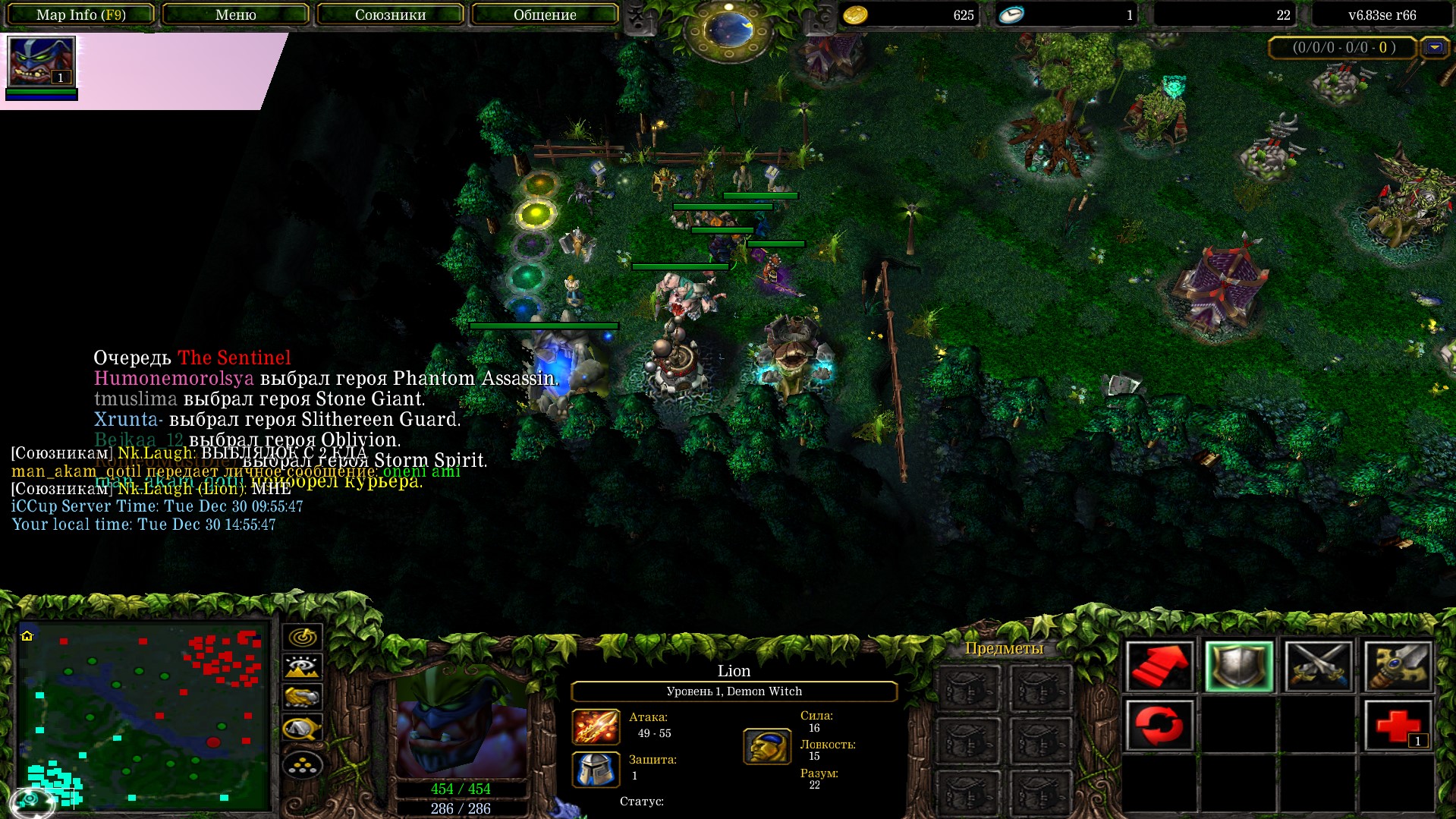This screenshot has width=1456, height=819.
Task: Select the Lion hero portrait icon
Action: pos(41,62)
